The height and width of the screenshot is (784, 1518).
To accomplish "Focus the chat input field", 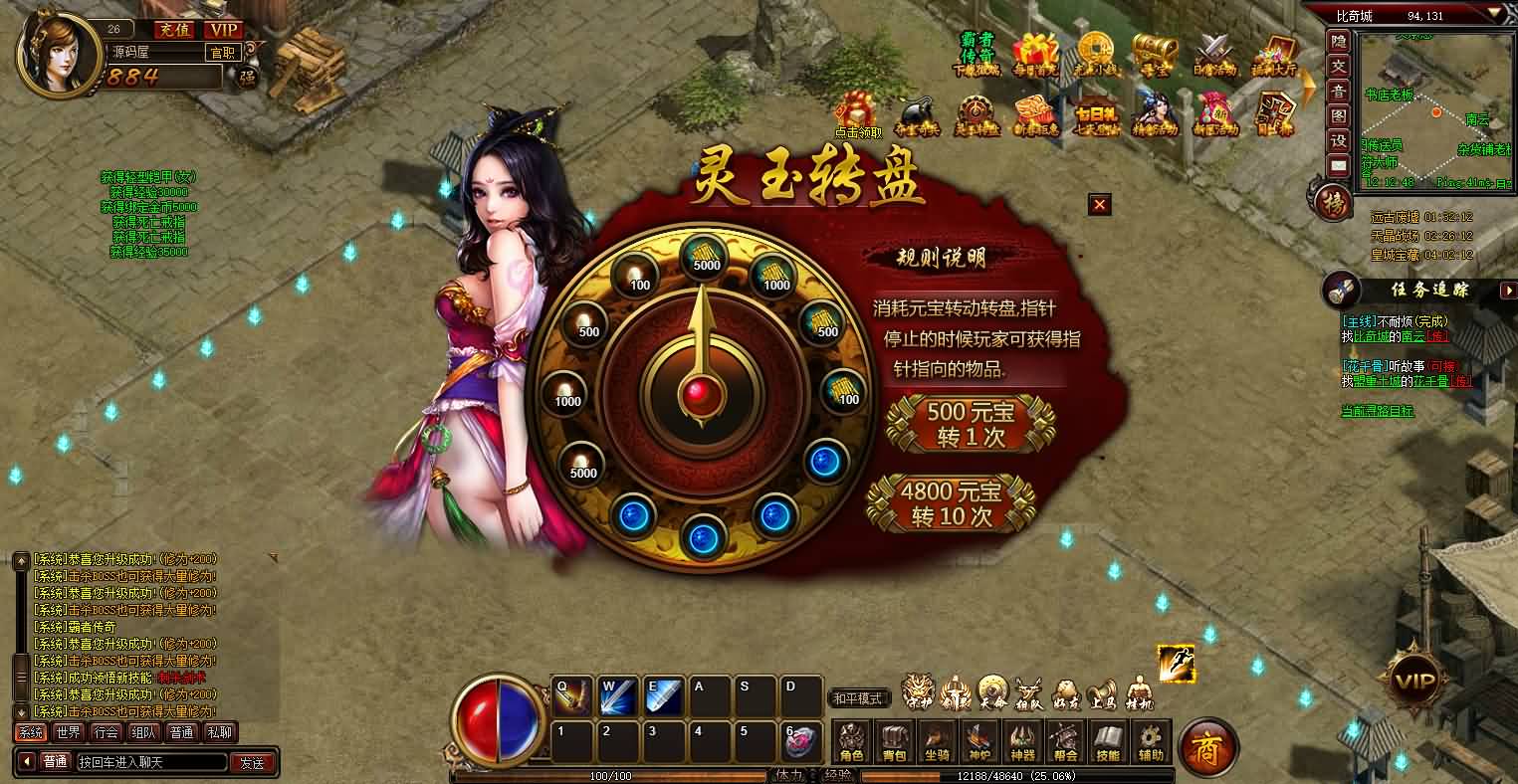I will [149, 763].
